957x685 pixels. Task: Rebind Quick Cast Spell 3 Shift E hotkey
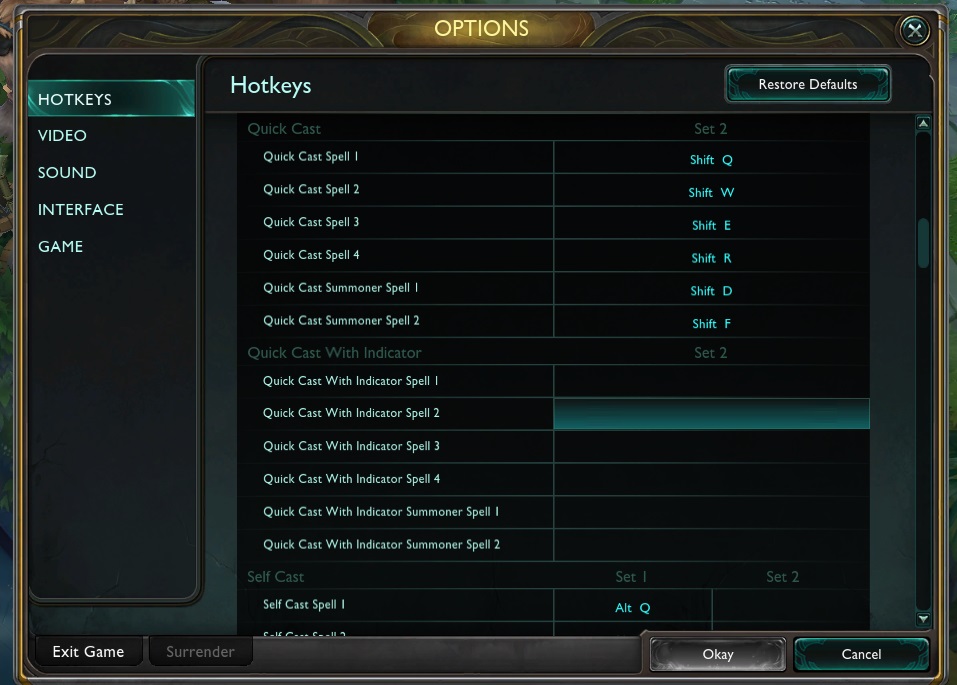(711, 225)
